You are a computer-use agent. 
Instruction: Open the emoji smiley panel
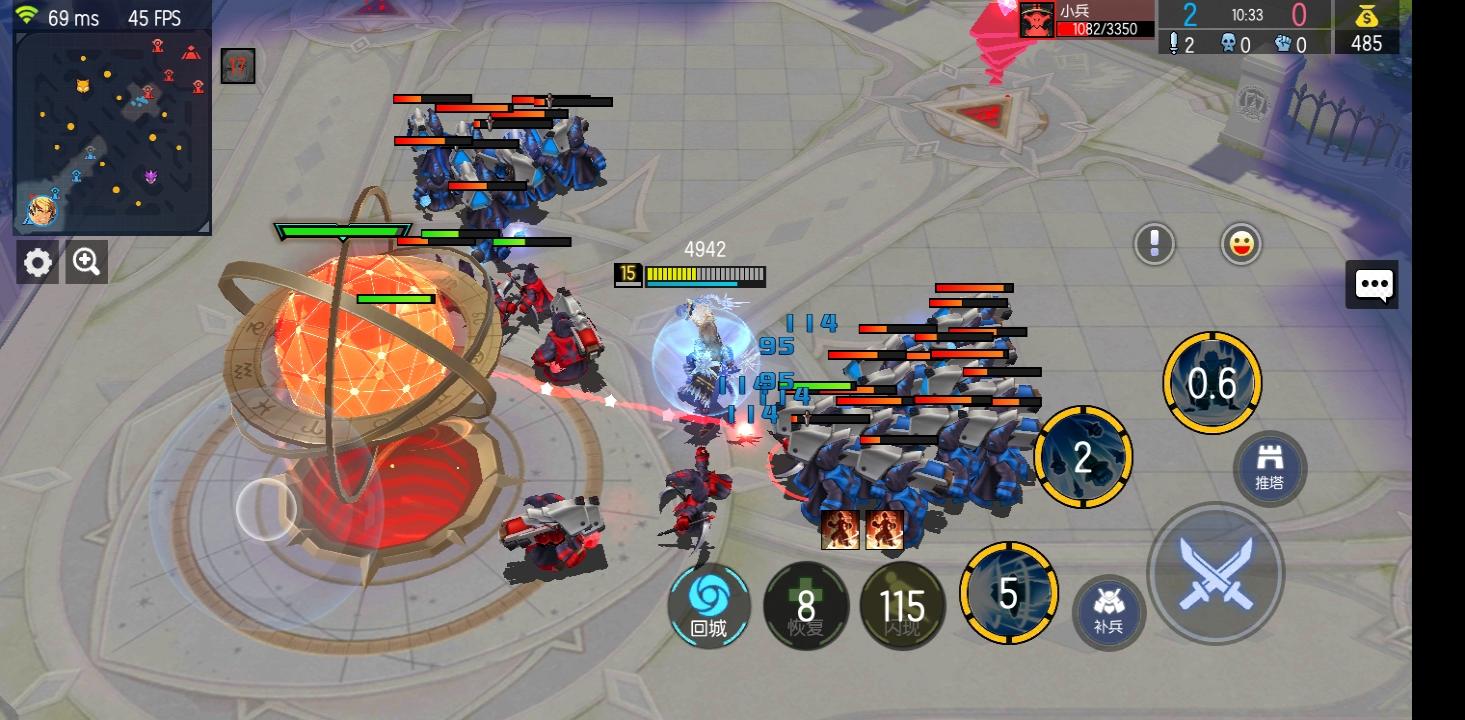(1240, 243)
